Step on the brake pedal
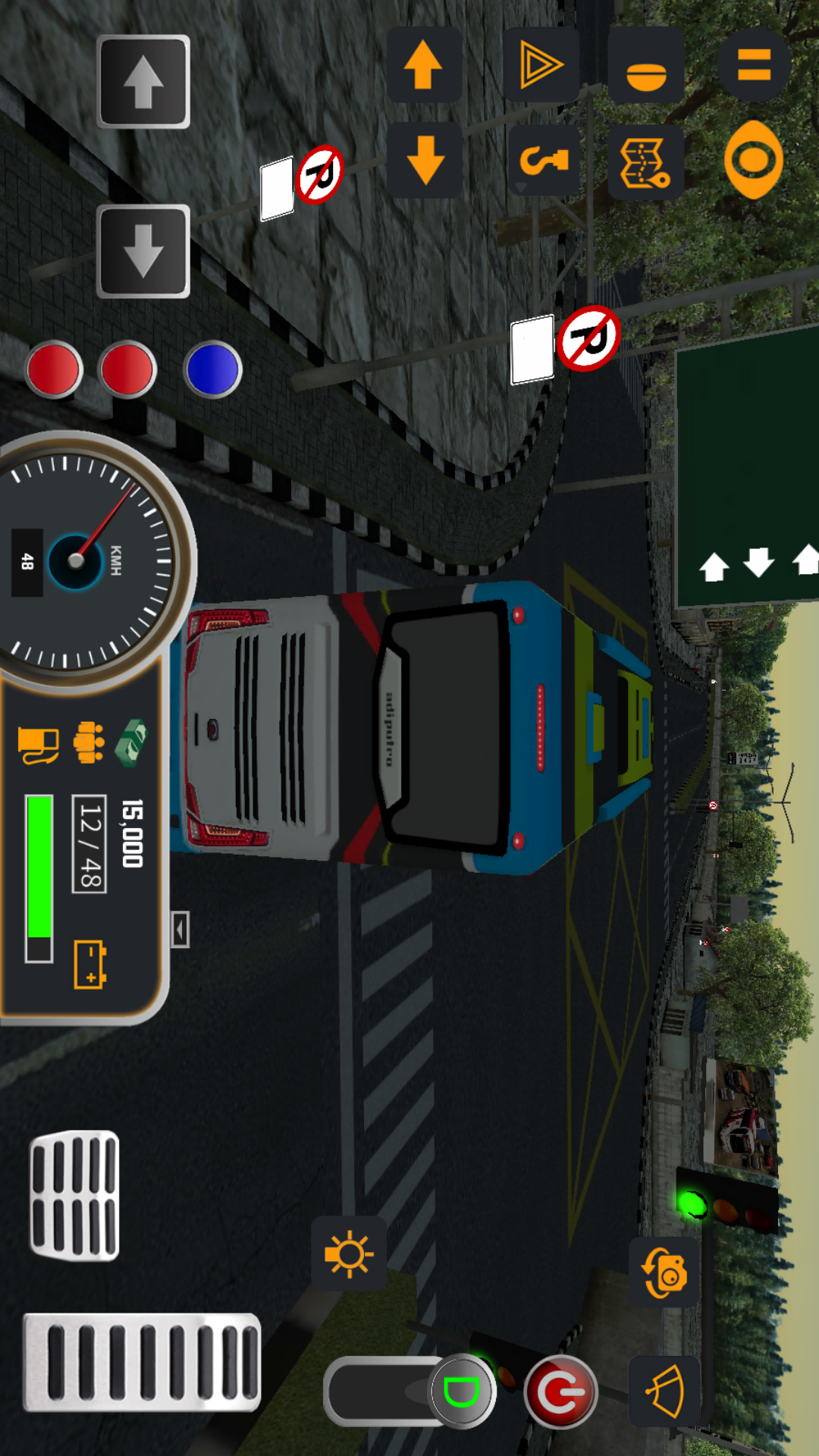819x1456 pixels. pyautogui.click(x=74, y=1196)
